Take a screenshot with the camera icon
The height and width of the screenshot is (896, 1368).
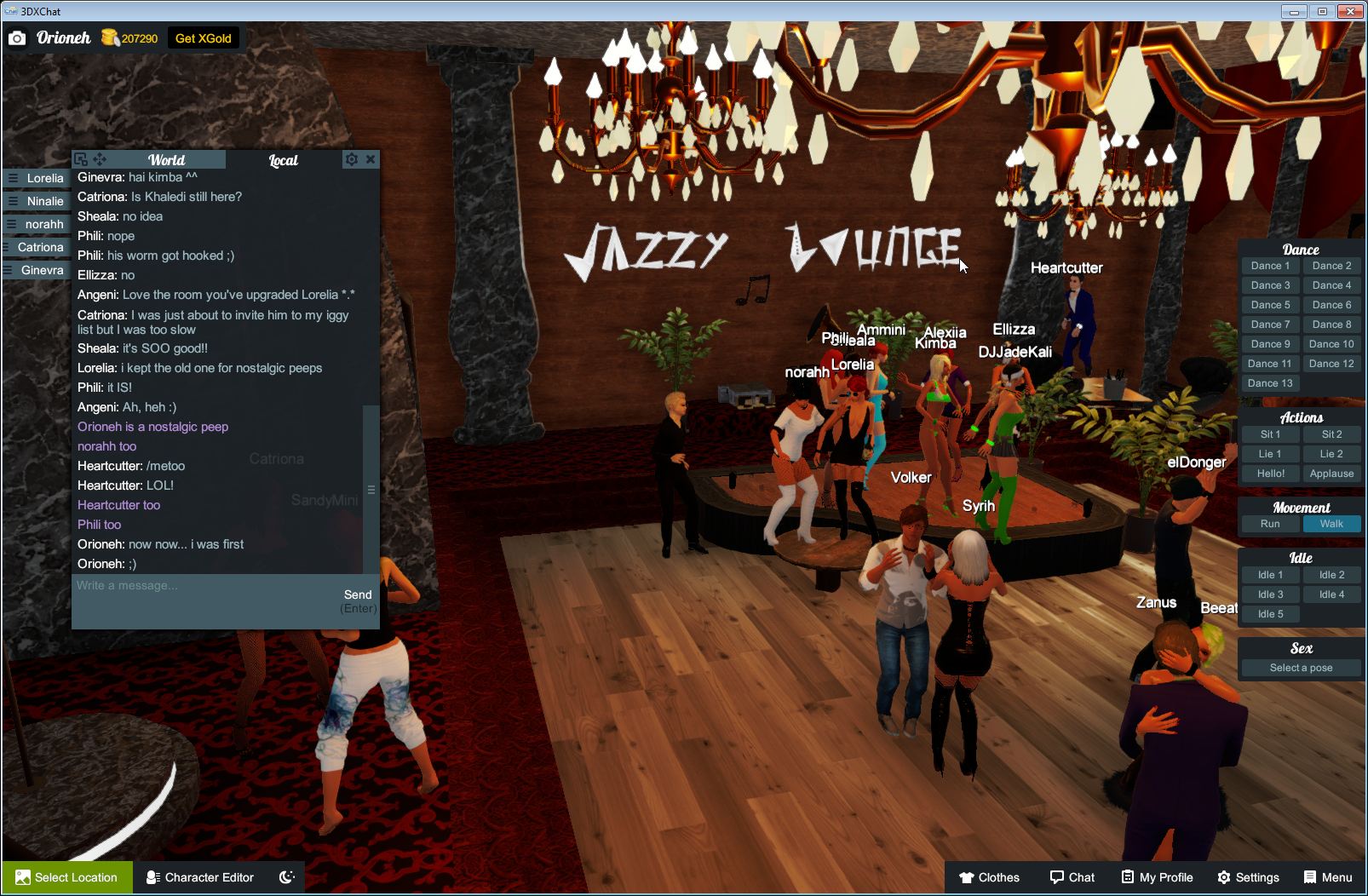[x=17, y=37]
